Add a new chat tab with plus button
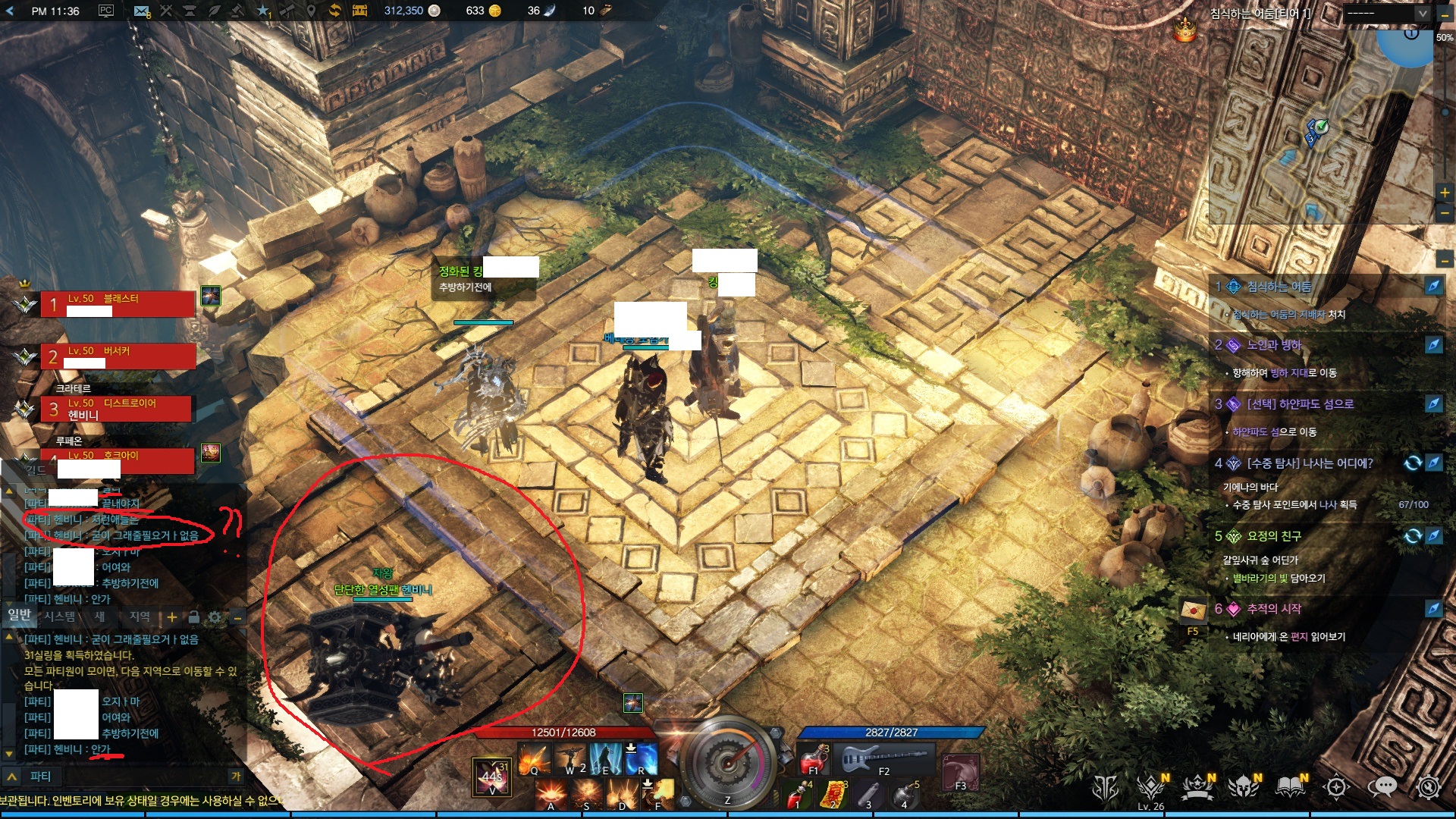 (172, 617)
